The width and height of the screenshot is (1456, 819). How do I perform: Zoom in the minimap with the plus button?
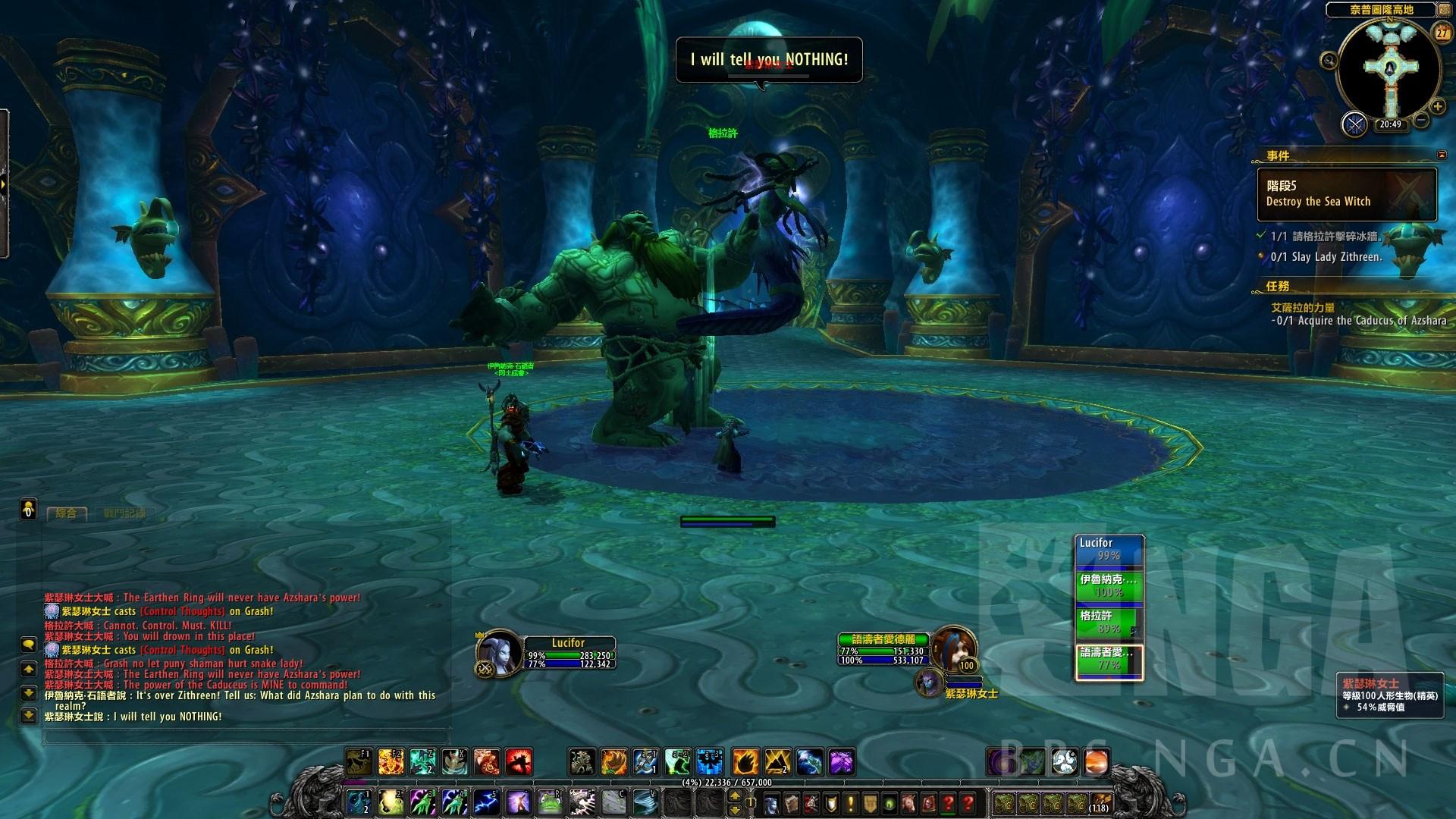[1437, 106]
